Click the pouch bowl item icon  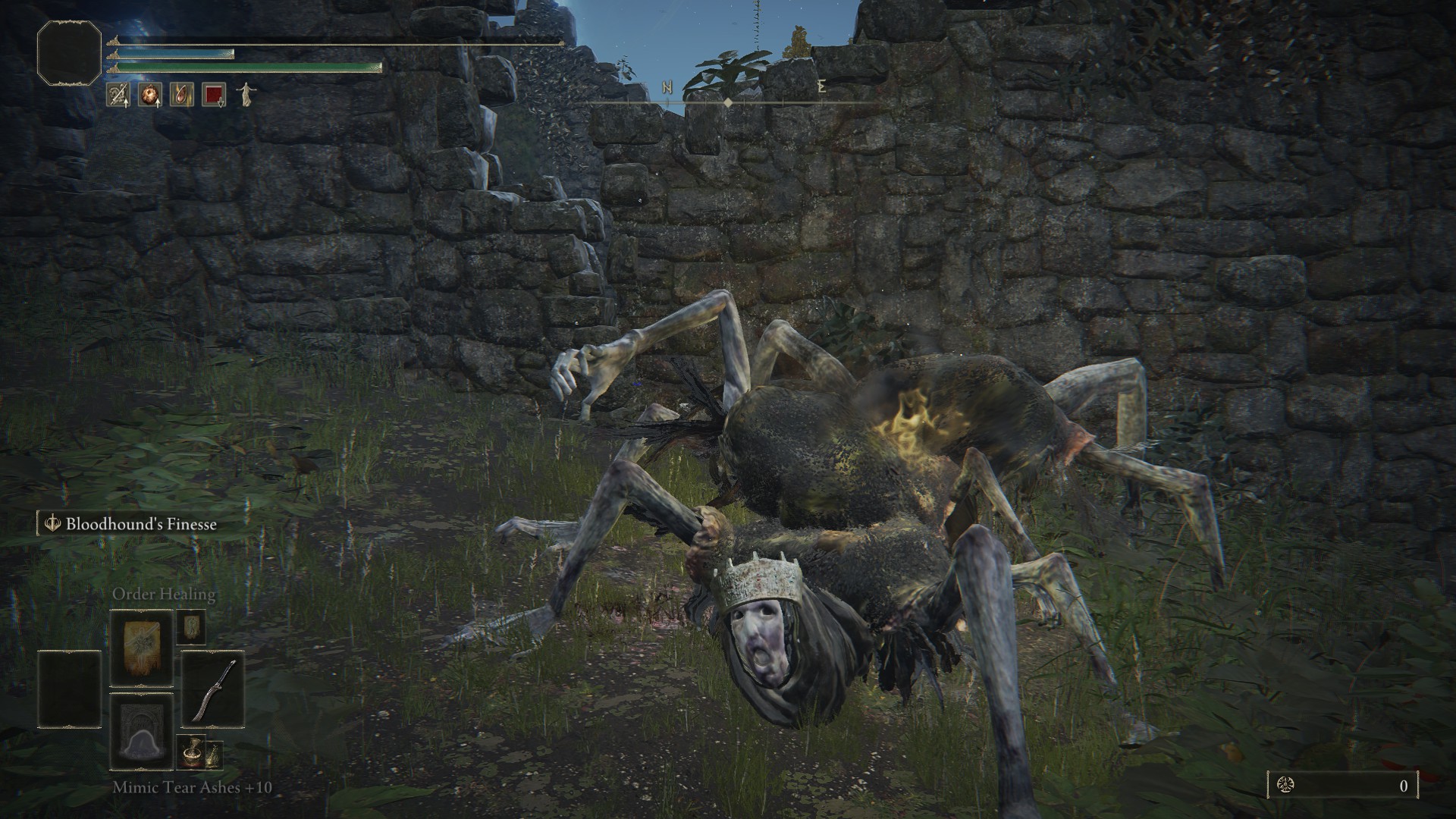click(x=191, y=754)
